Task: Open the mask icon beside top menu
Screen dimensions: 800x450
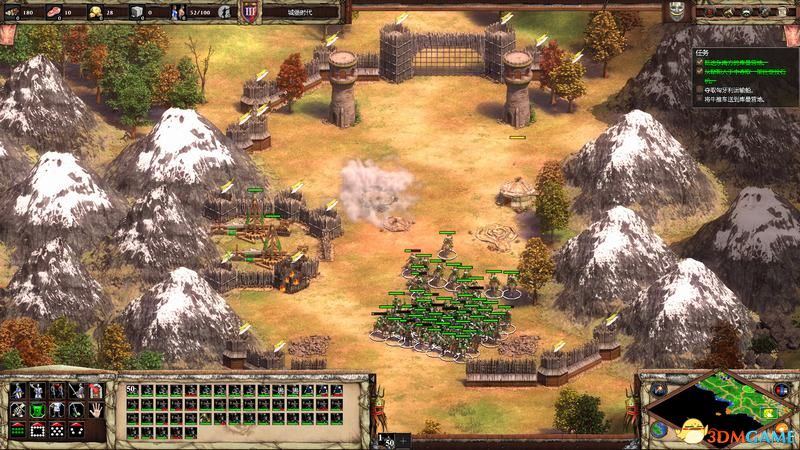Action: pyautogui.click(x=677, y=11)
